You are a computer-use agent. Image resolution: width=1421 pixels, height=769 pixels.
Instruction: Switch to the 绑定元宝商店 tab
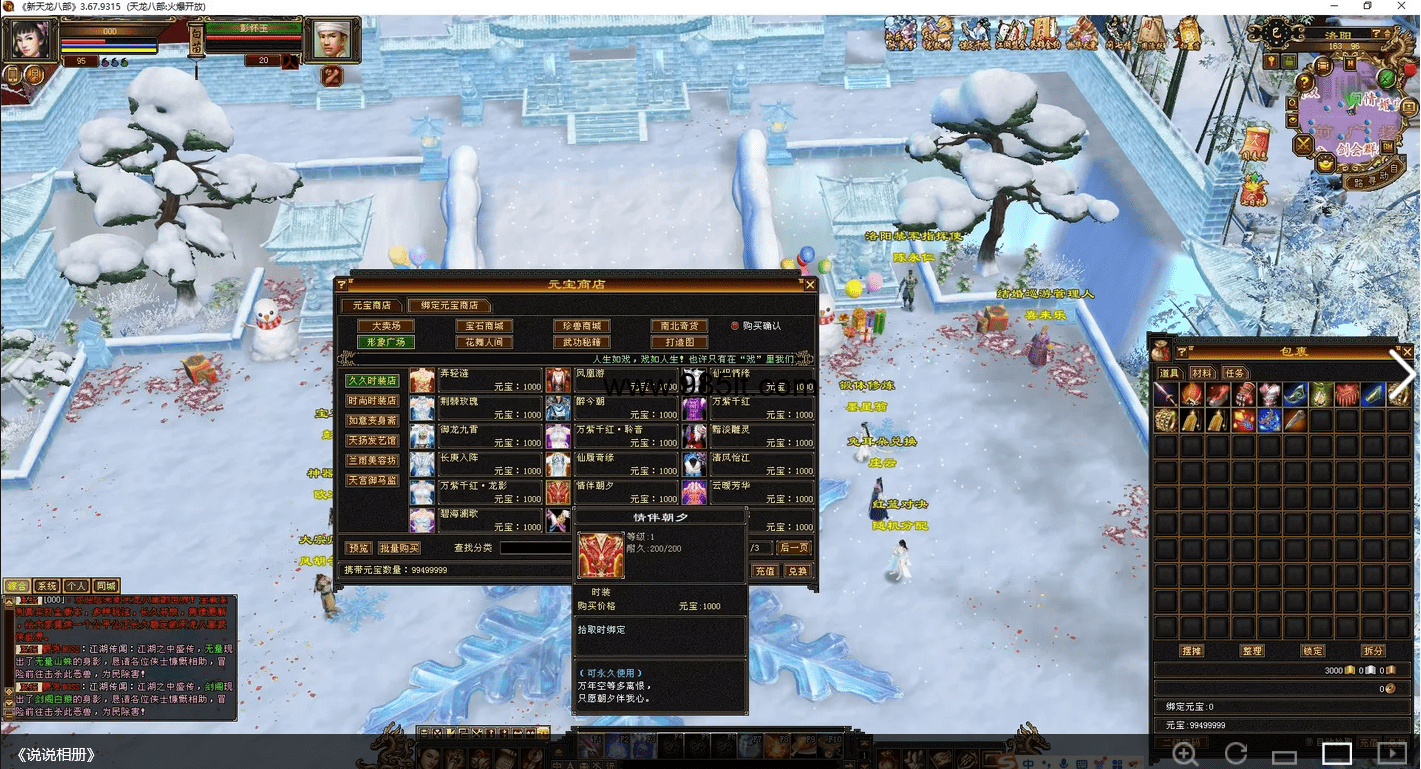(451, 306)
